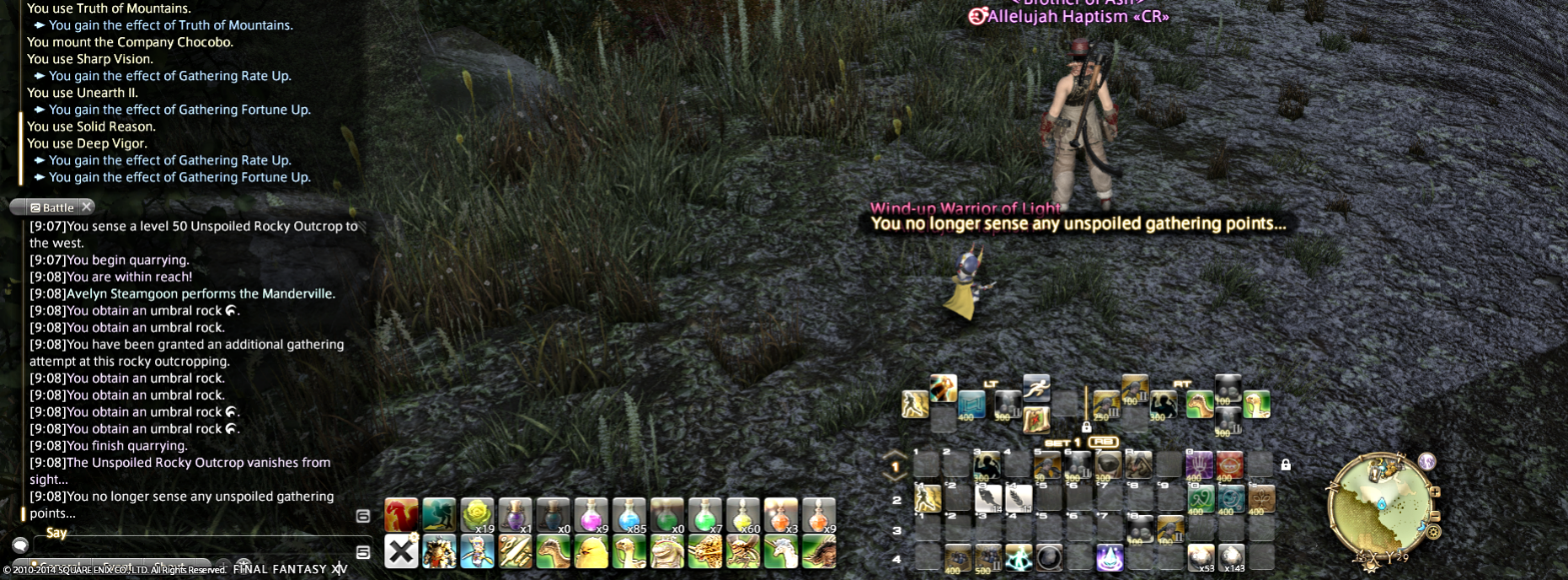Image resolution: width=1568 pixels, height=580 pixels.
Task: Use the rock item with 143 stacks
Action: [1231, 557]
